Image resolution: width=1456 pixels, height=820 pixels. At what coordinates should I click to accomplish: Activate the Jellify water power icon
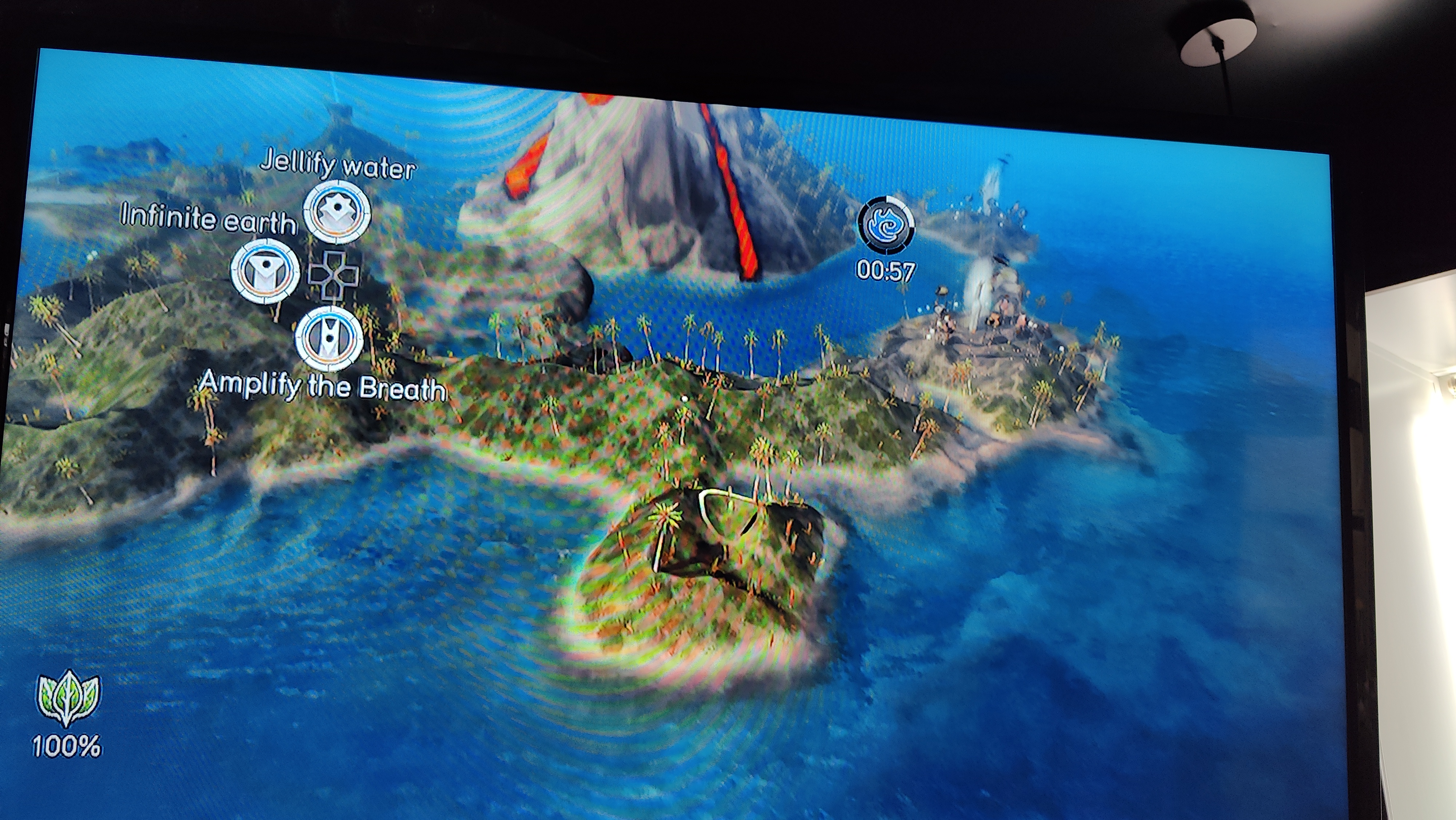coord(337,212)
